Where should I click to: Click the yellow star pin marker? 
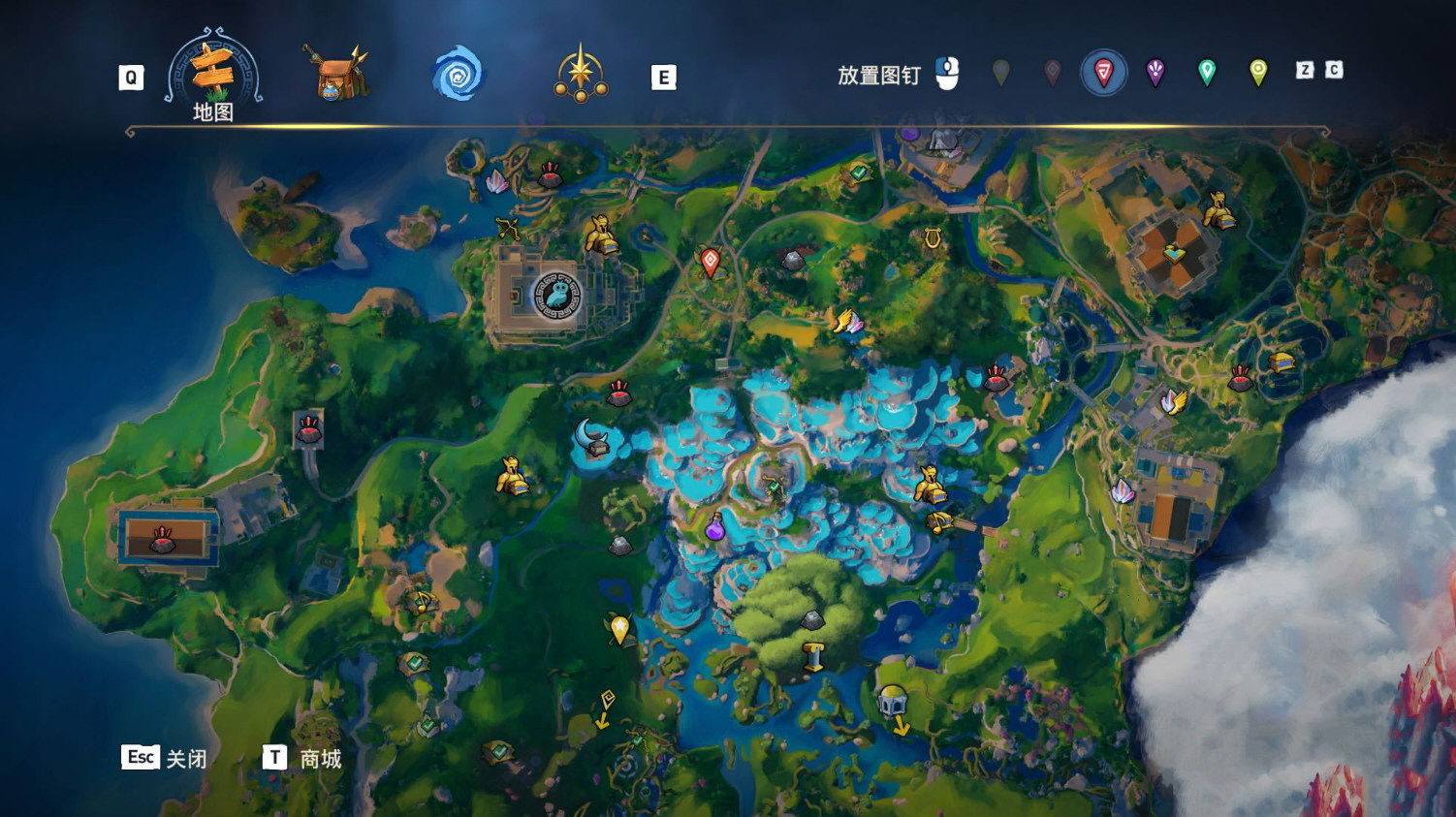(619, 629)
